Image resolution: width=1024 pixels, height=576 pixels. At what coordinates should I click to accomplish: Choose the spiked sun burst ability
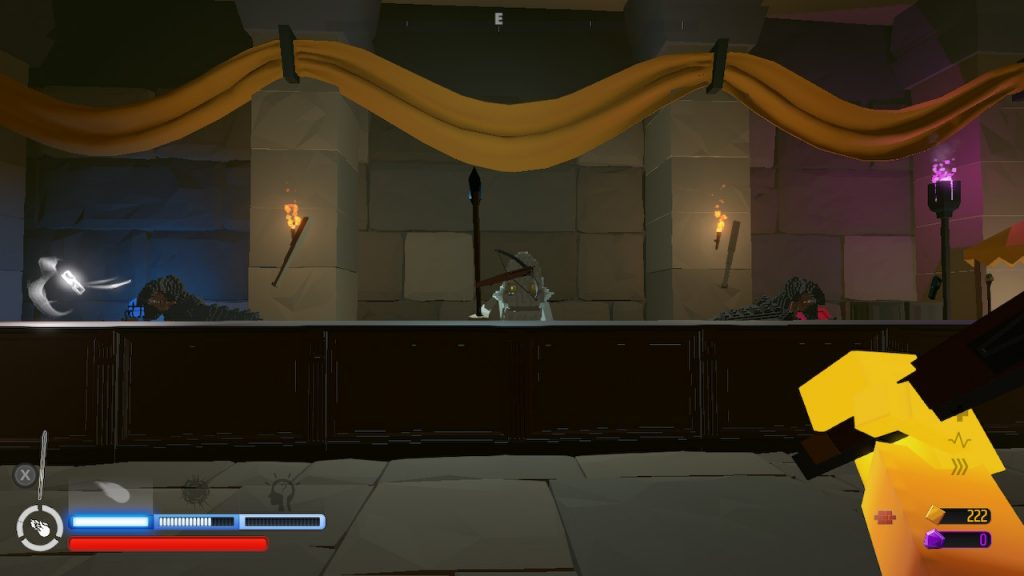point(196,493)
